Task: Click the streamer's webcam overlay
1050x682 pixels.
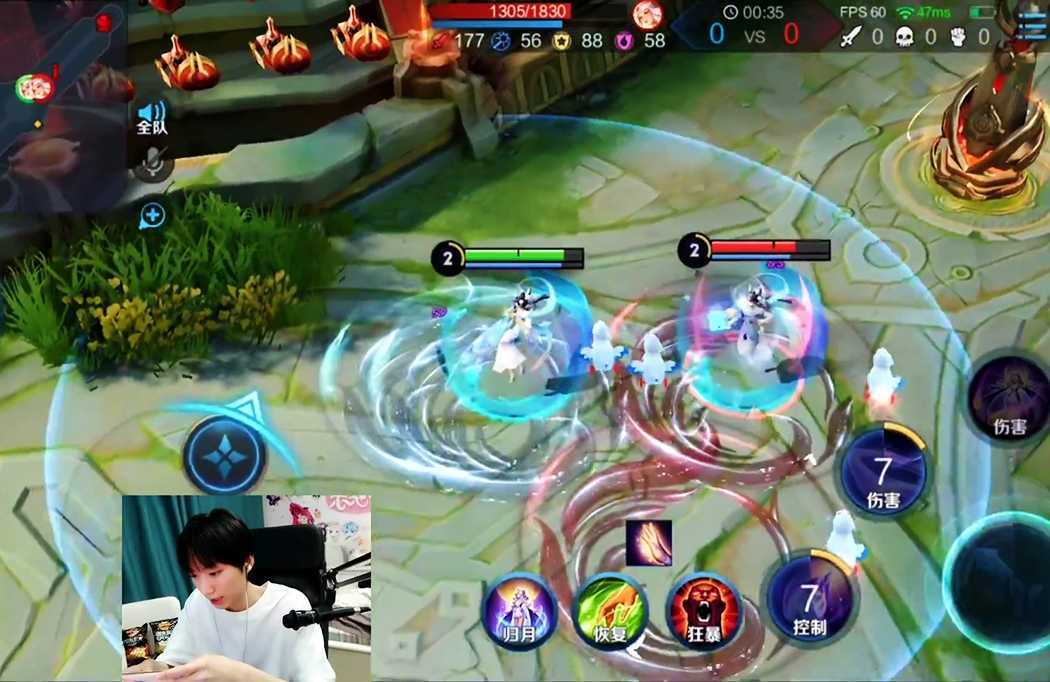Action: click(247, 587)
